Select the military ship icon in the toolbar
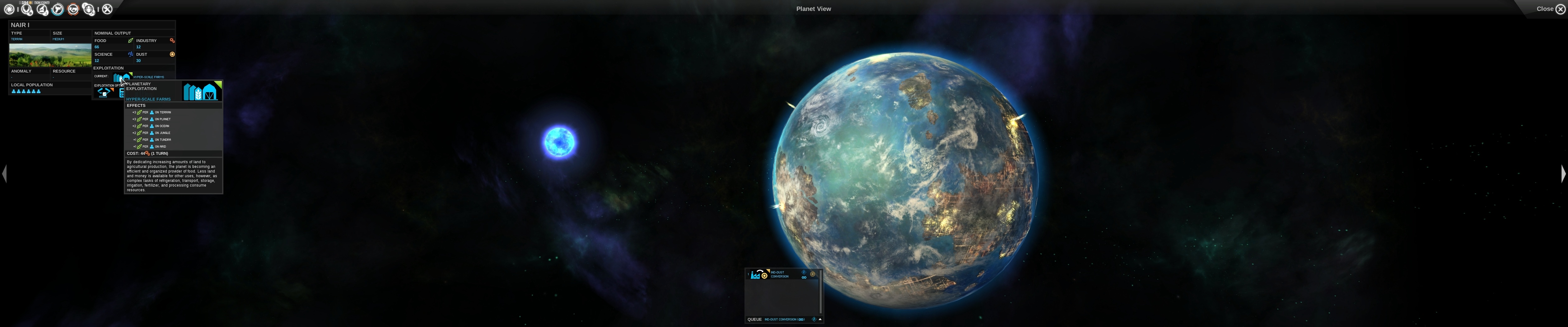The image size is (1568, 327). 58,9
